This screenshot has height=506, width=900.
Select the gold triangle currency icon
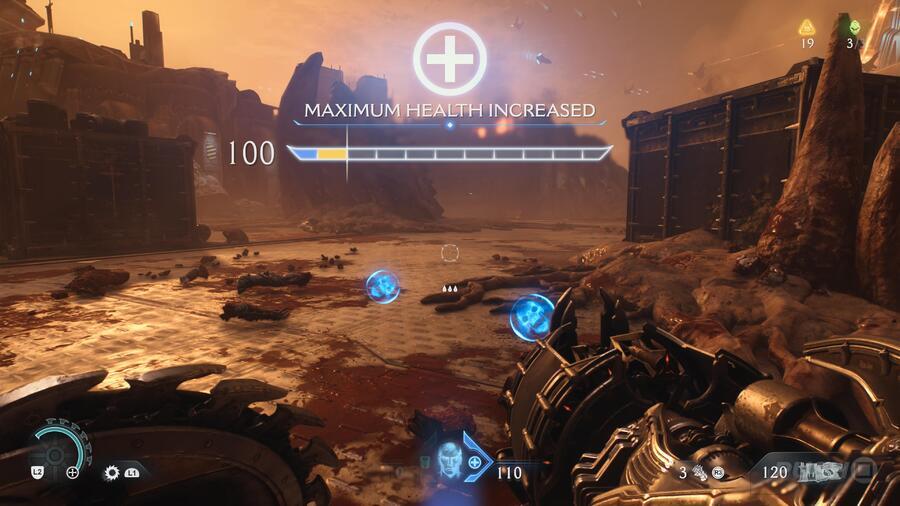(806, 27)
